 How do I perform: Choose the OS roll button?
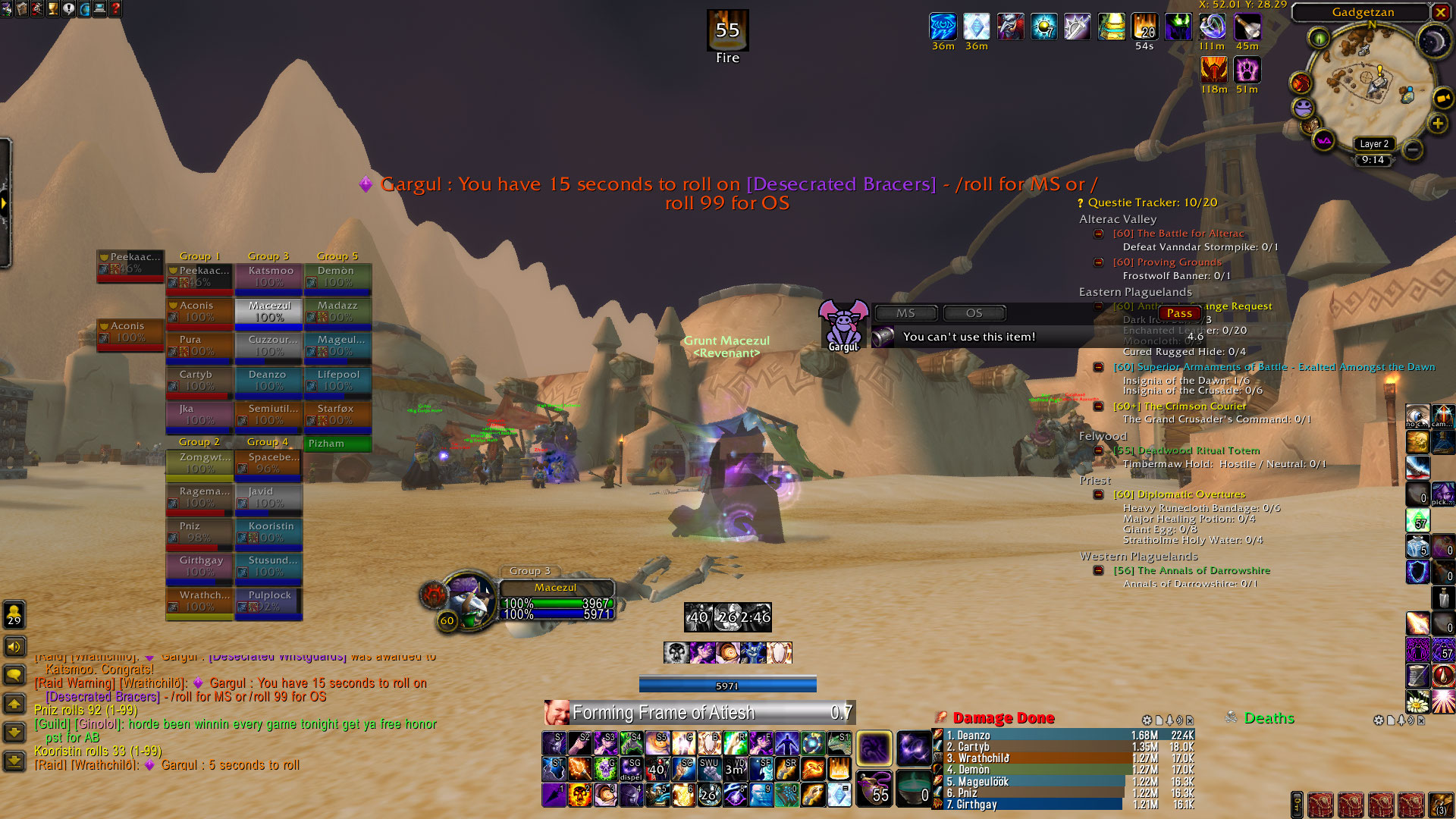974,313
